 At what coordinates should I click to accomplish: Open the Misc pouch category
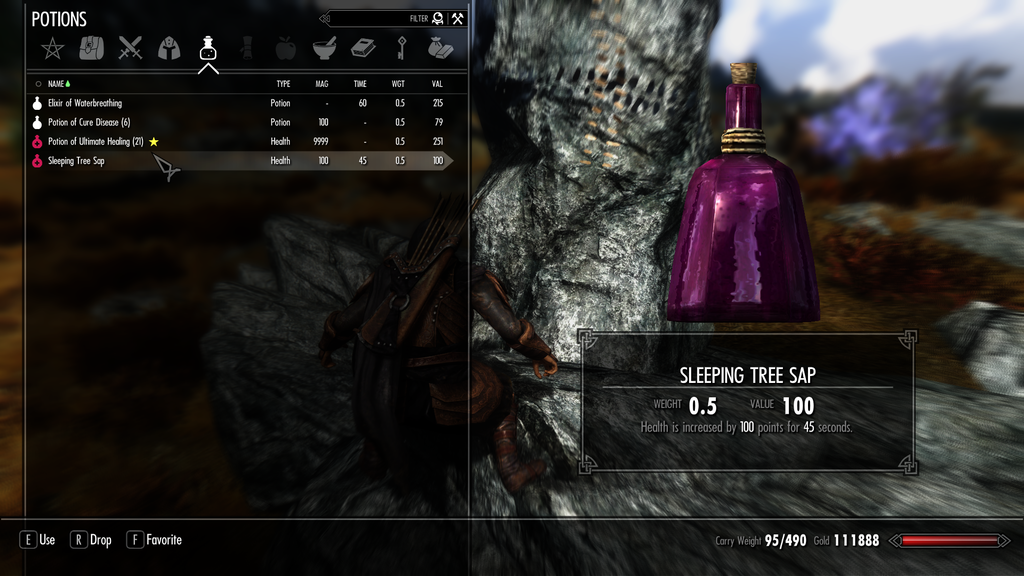pos(438,48)
